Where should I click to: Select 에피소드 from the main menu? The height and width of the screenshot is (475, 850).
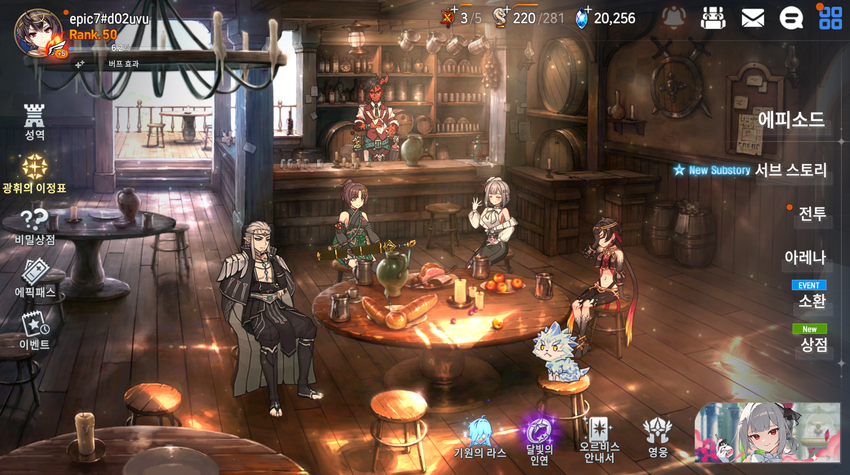(790, 120)
